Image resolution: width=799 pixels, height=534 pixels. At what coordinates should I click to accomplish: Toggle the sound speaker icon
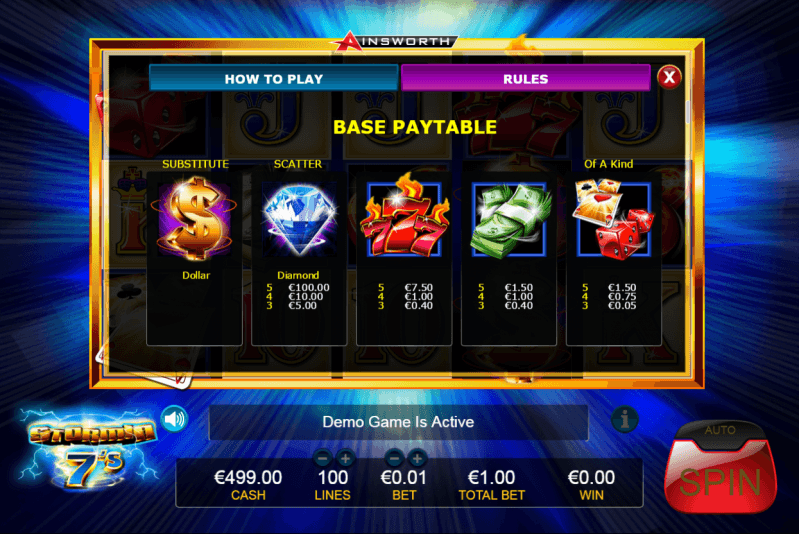(175, 418)
